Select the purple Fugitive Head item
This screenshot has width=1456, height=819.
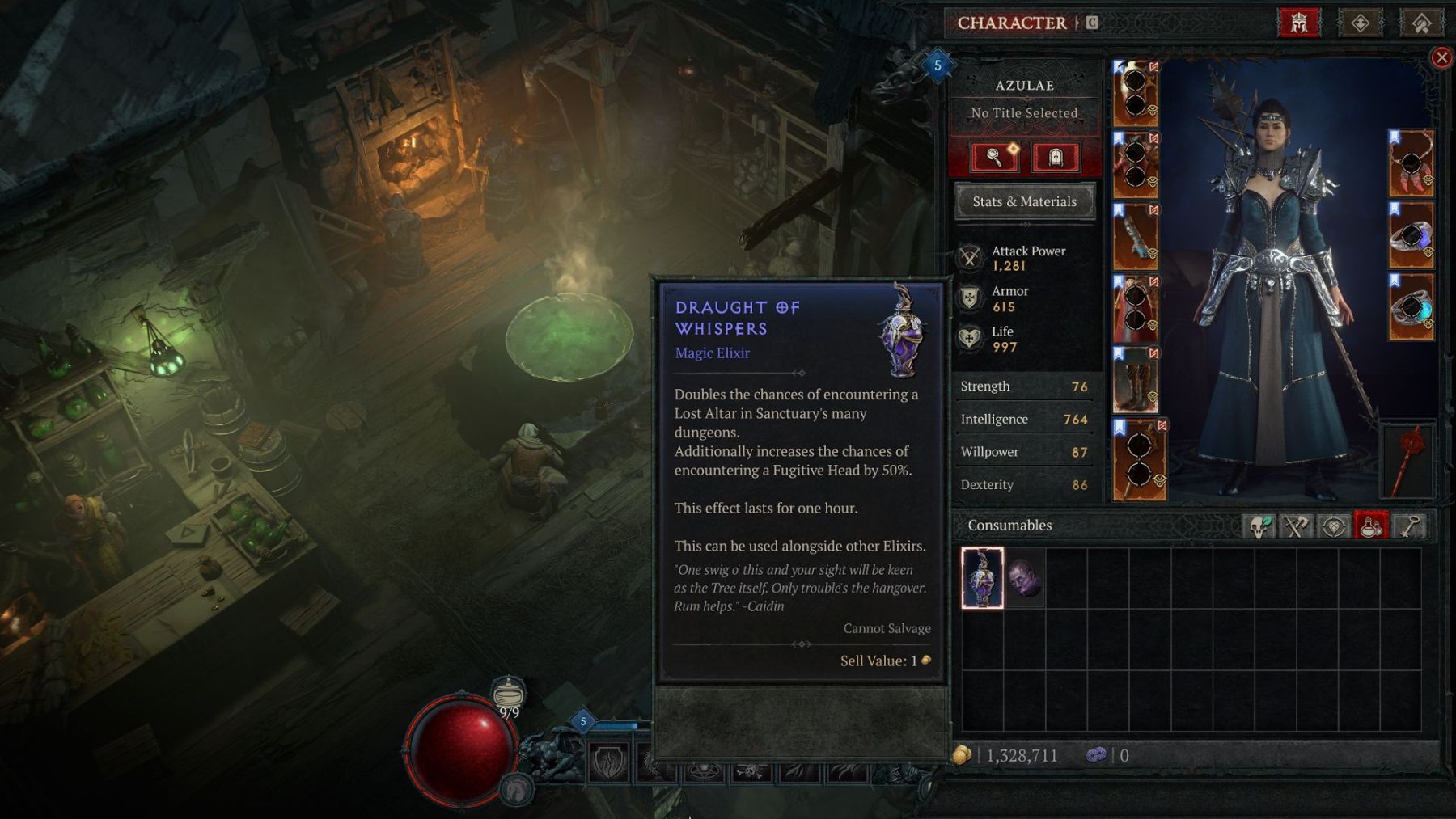coord(1024,577)
